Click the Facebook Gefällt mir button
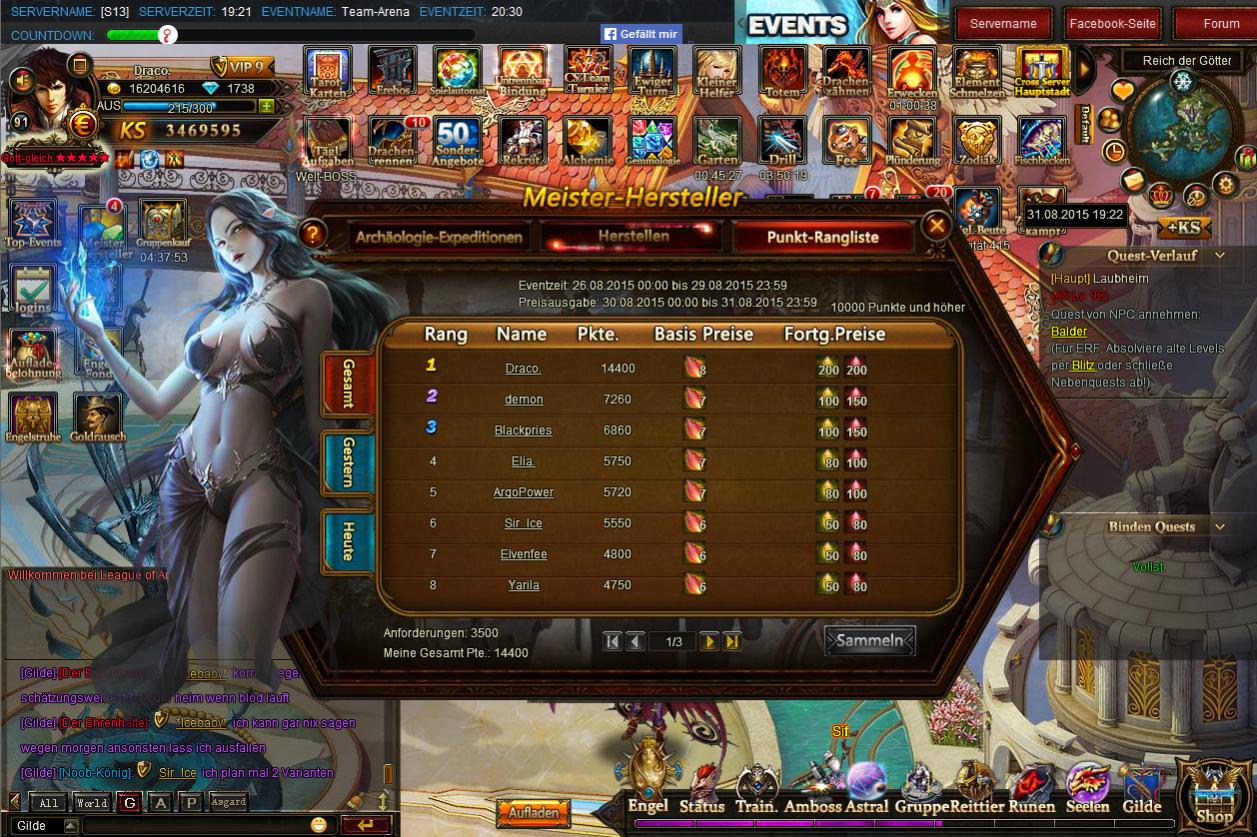The height and width of the screenshot is (837, 1257). tap(641, 34)
